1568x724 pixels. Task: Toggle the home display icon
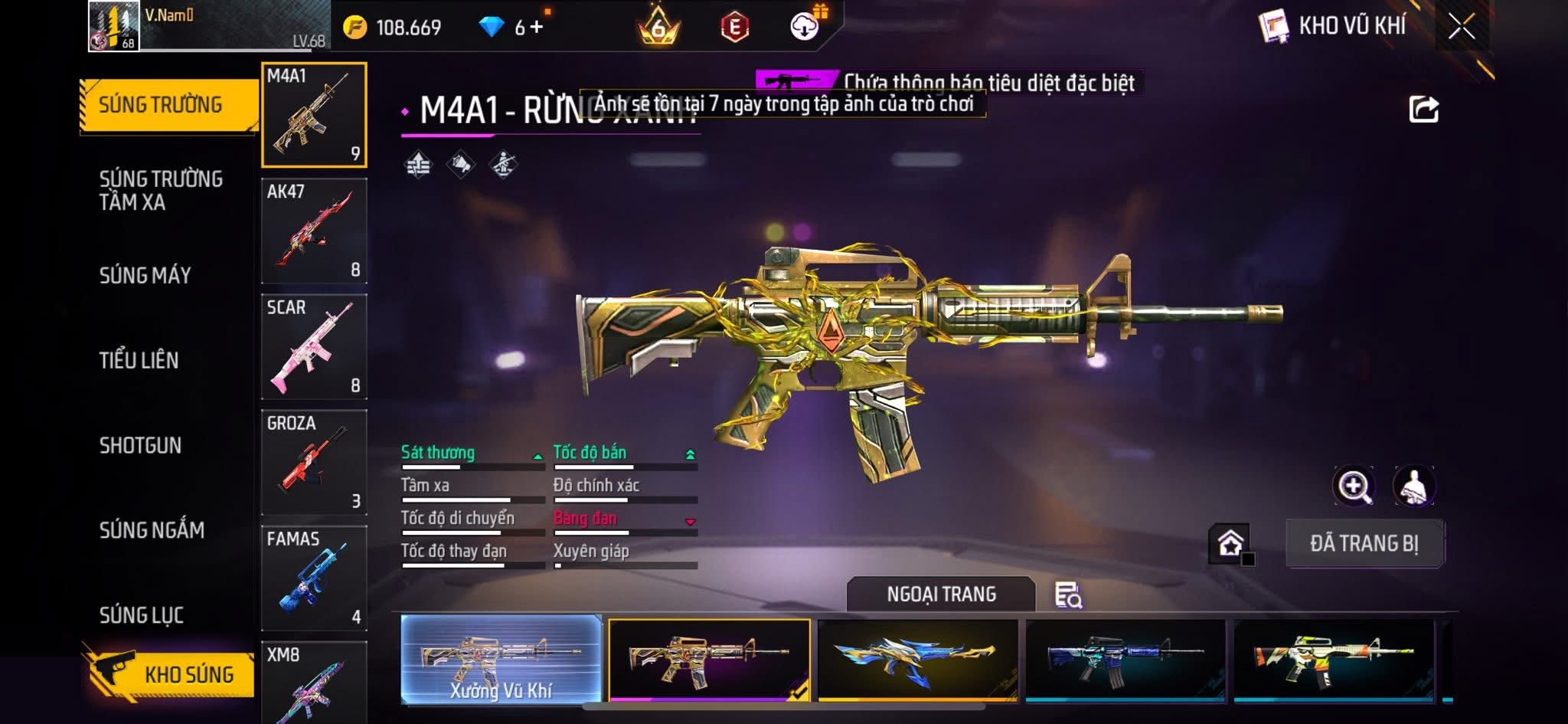click(x=1230, y=544)
